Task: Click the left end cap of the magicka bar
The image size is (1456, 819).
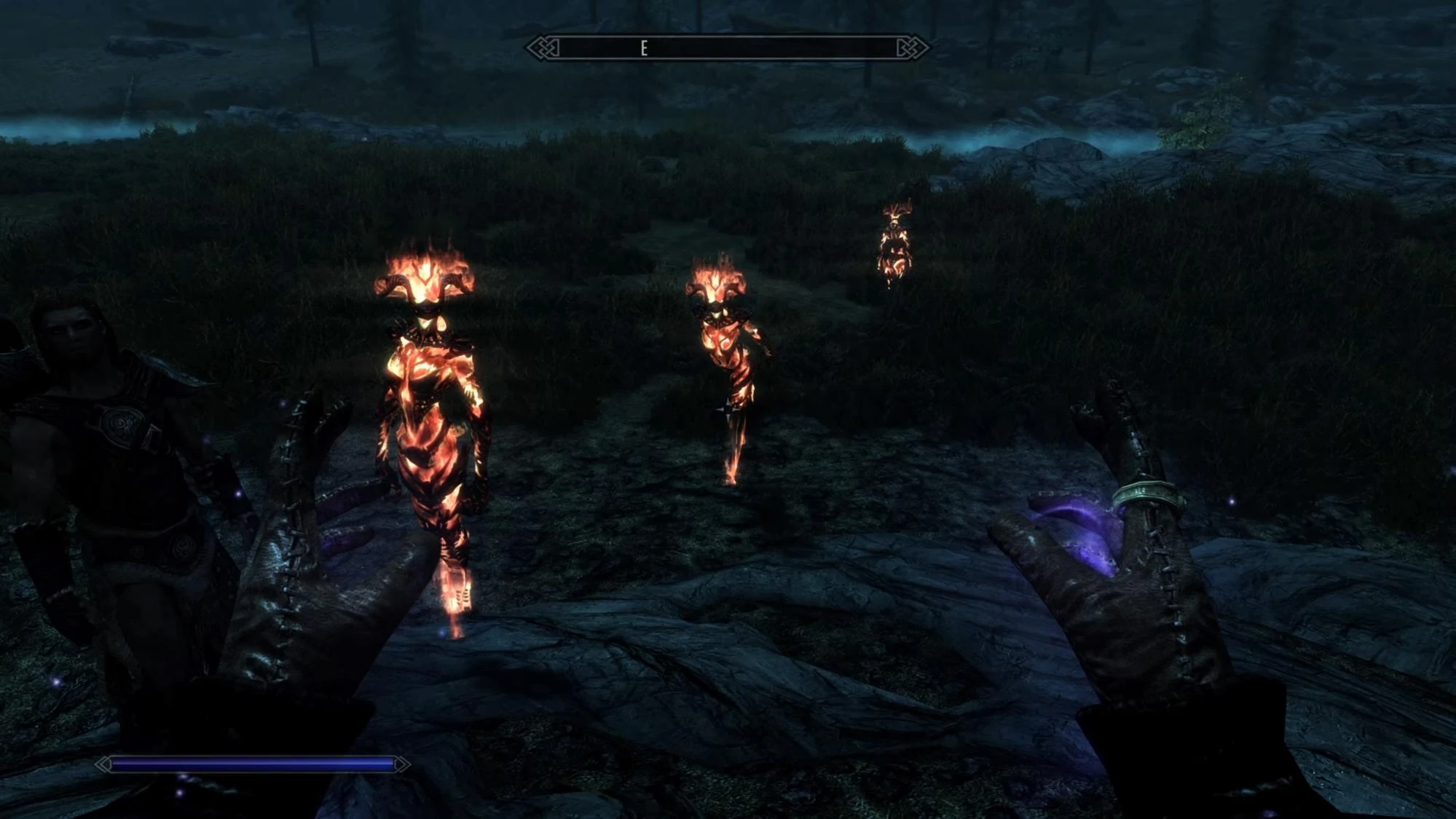Action: tap(103, 764)
